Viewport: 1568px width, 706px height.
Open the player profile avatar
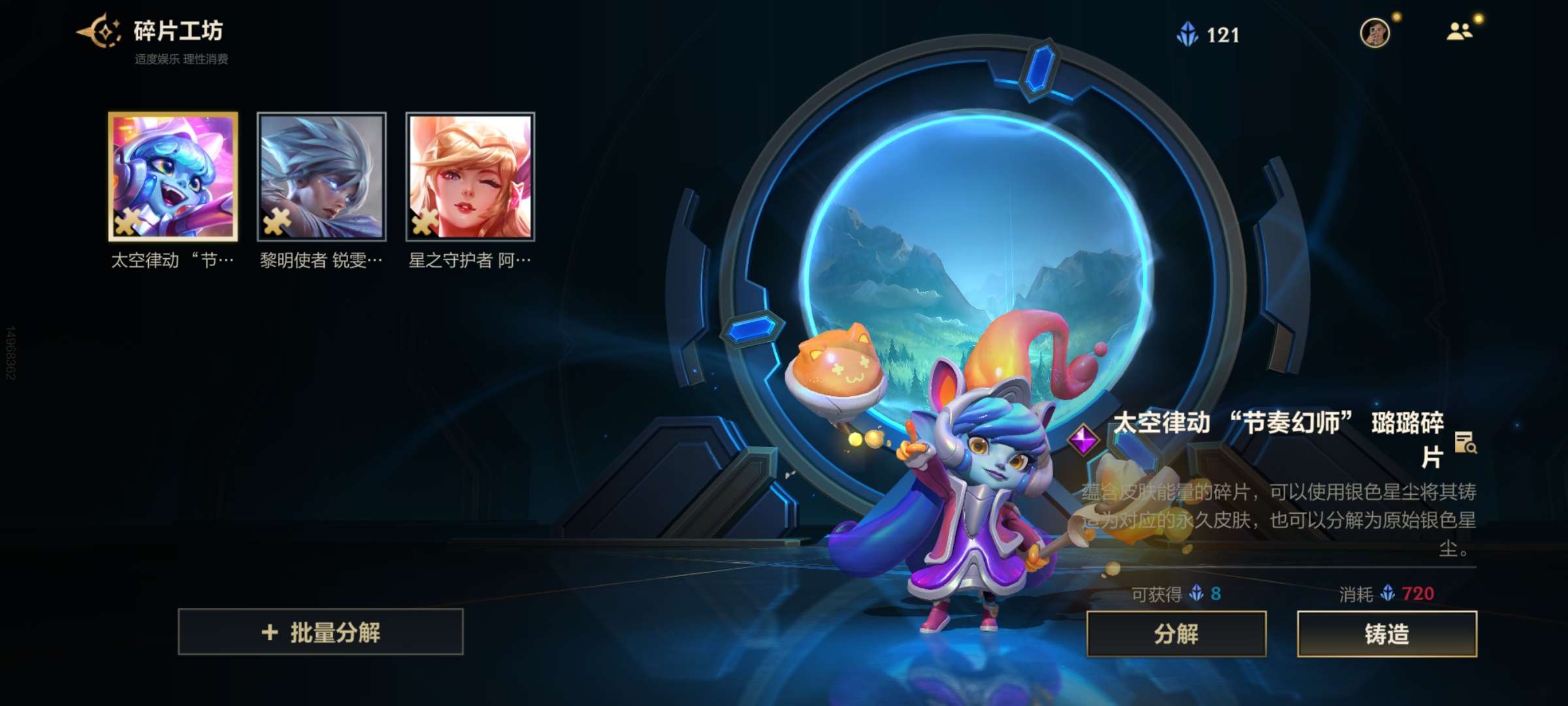(1375, 33)
